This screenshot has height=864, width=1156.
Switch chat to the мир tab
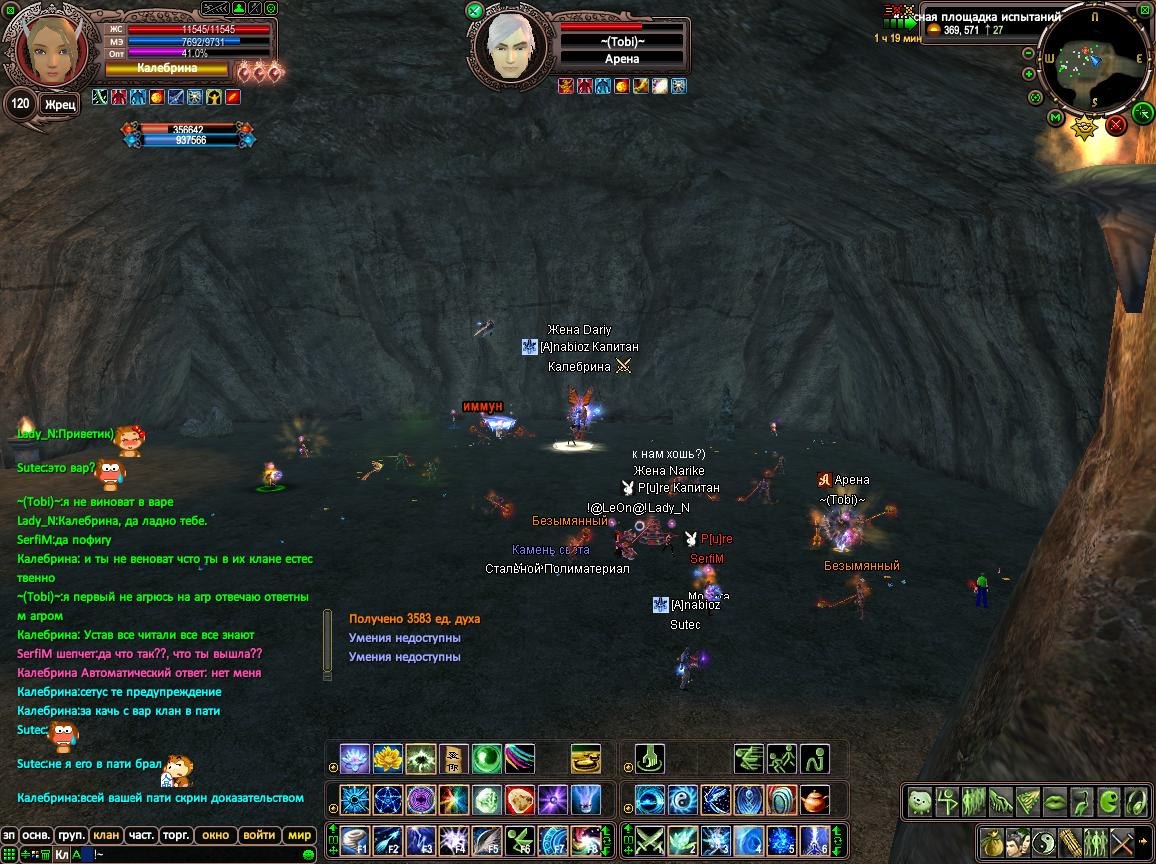299,835
